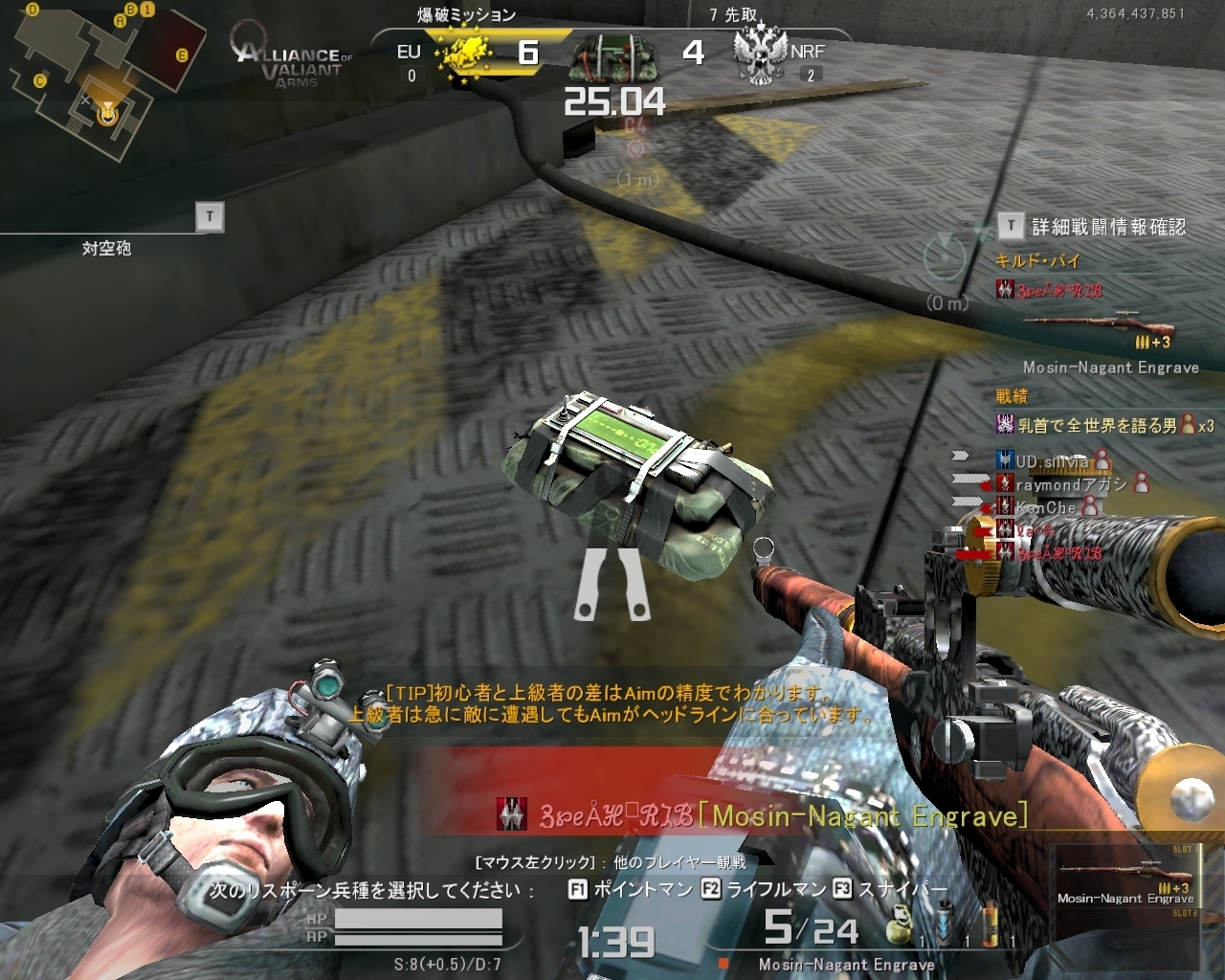Select player KenChe in the list
1225x980 pixels.
pos(1045,507)
